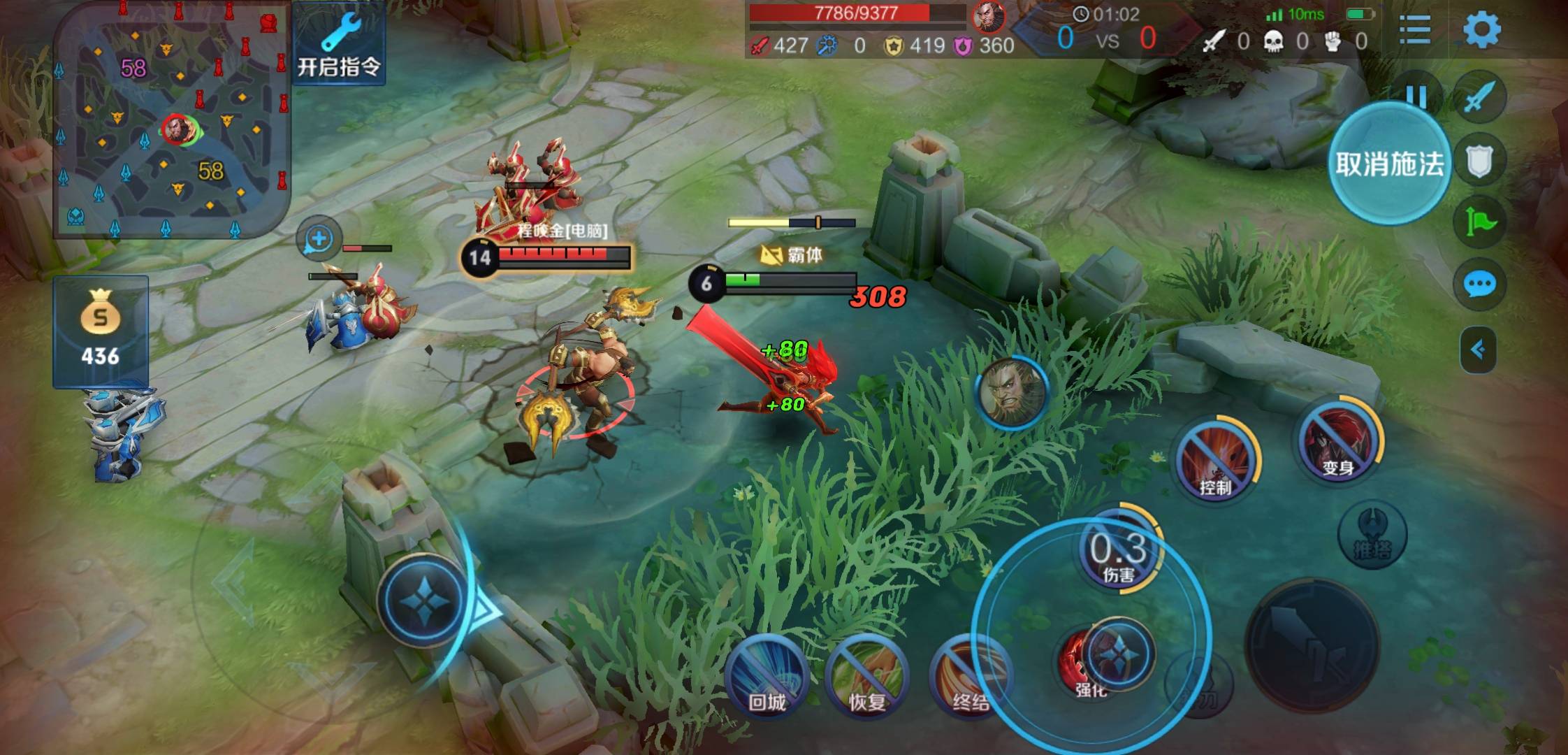
Task: Activate the 变身 transform ultimate
Action: coord(1340,442)
